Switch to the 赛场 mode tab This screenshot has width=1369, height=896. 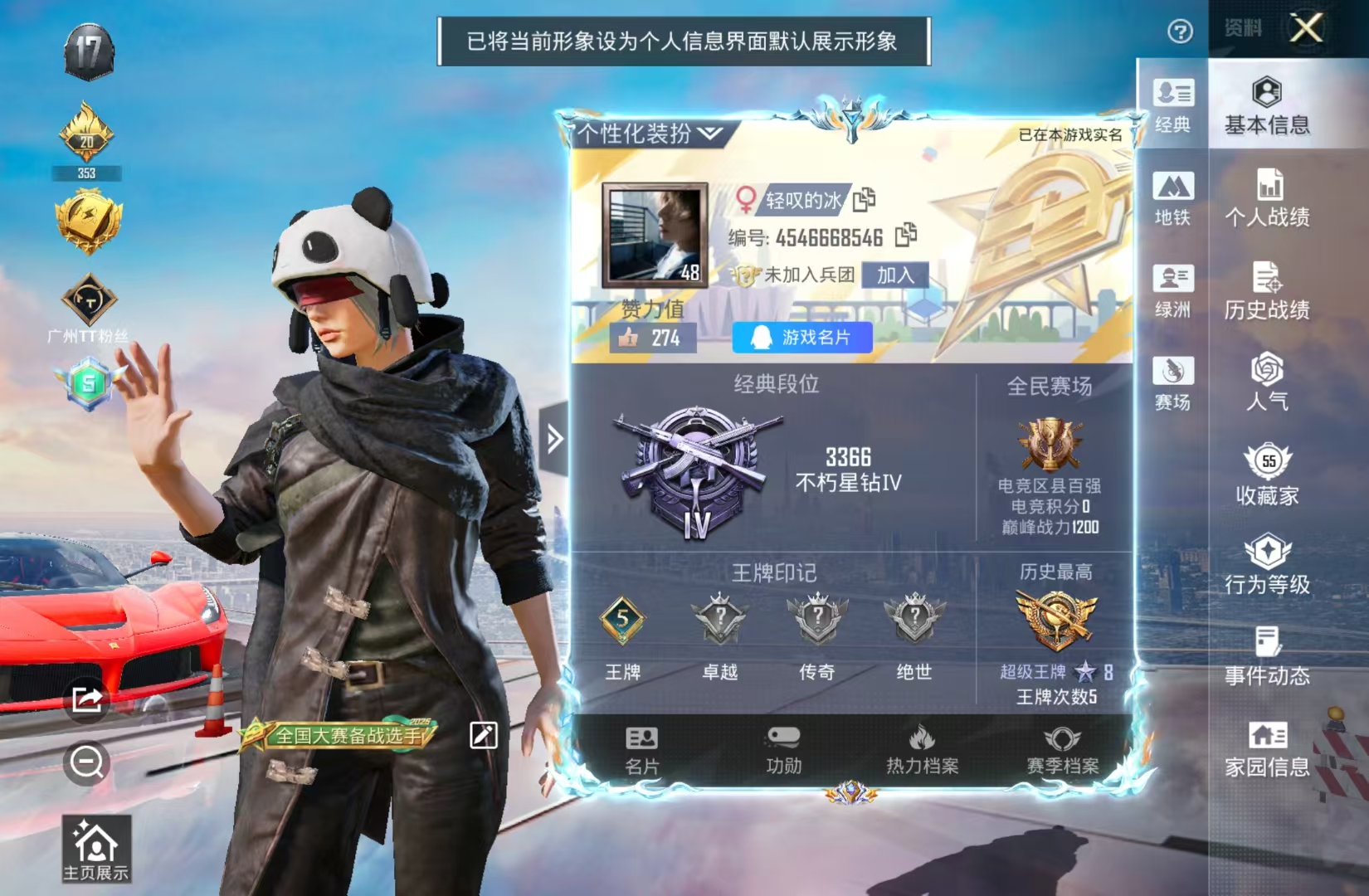coord(1172,383)
